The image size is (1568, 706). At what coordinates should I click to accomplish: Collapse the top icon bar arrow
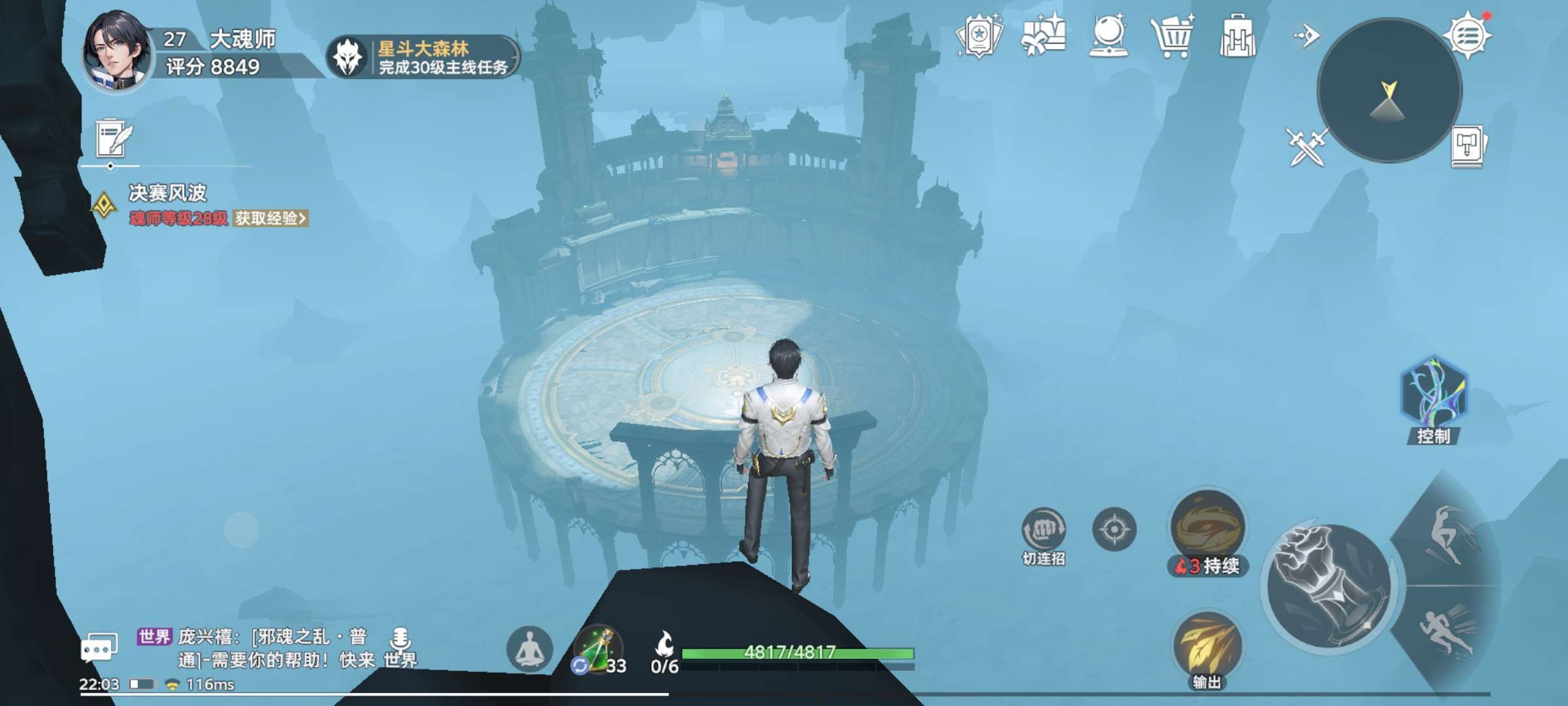coord(1307,35)
